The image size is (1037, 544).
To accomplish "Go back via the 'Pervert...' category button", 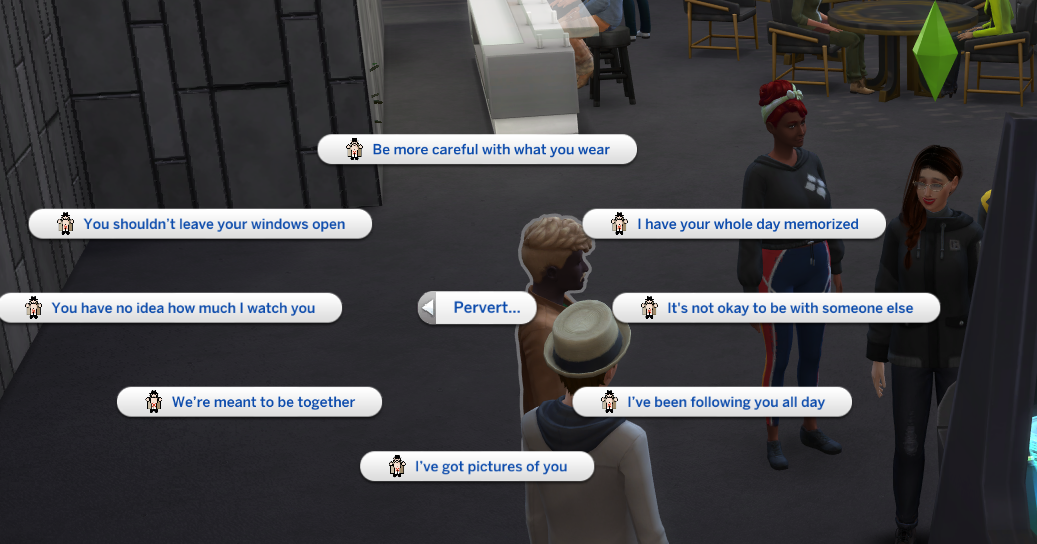I will click(x=477, y=308).
